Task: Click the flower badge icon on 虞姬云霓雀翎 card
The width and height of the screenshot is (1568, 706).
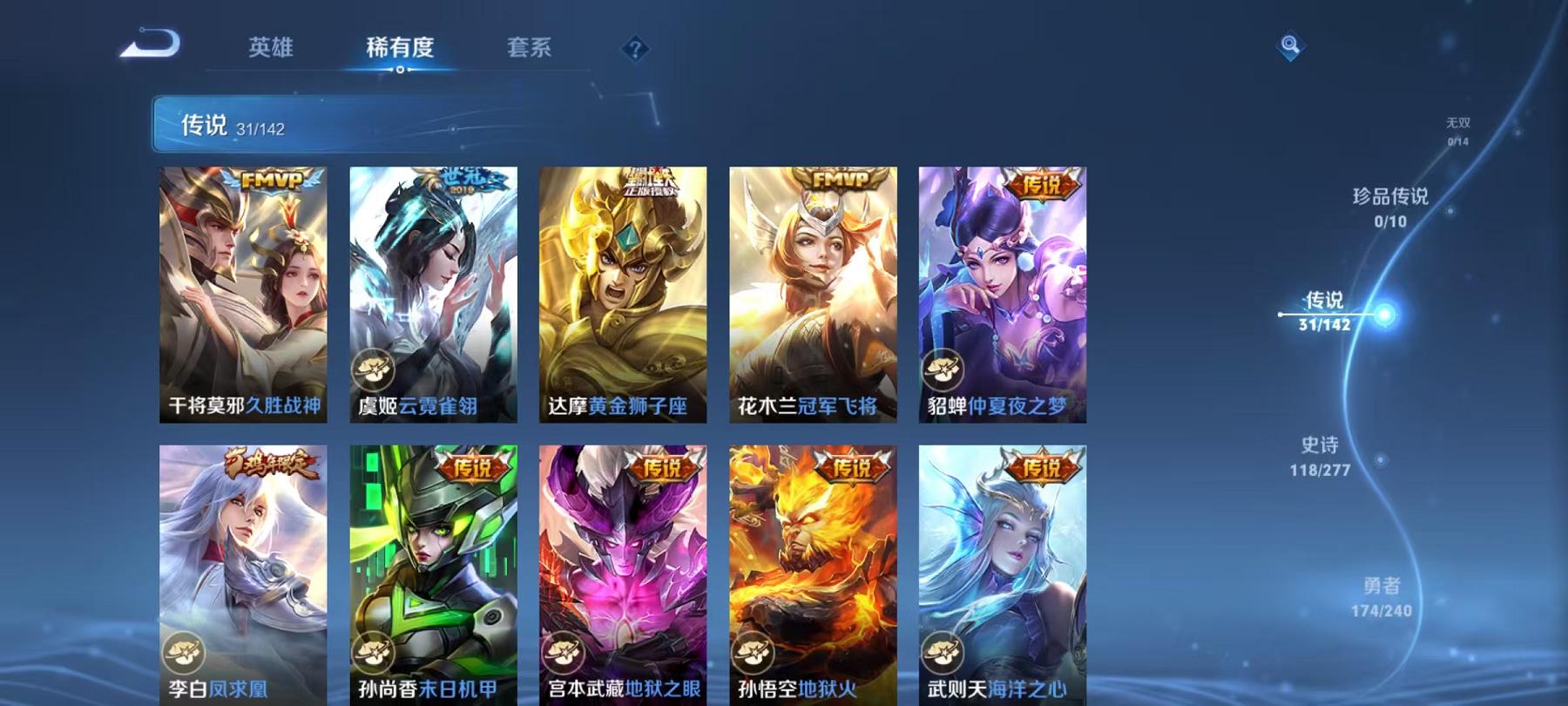Action: [375, 369]
